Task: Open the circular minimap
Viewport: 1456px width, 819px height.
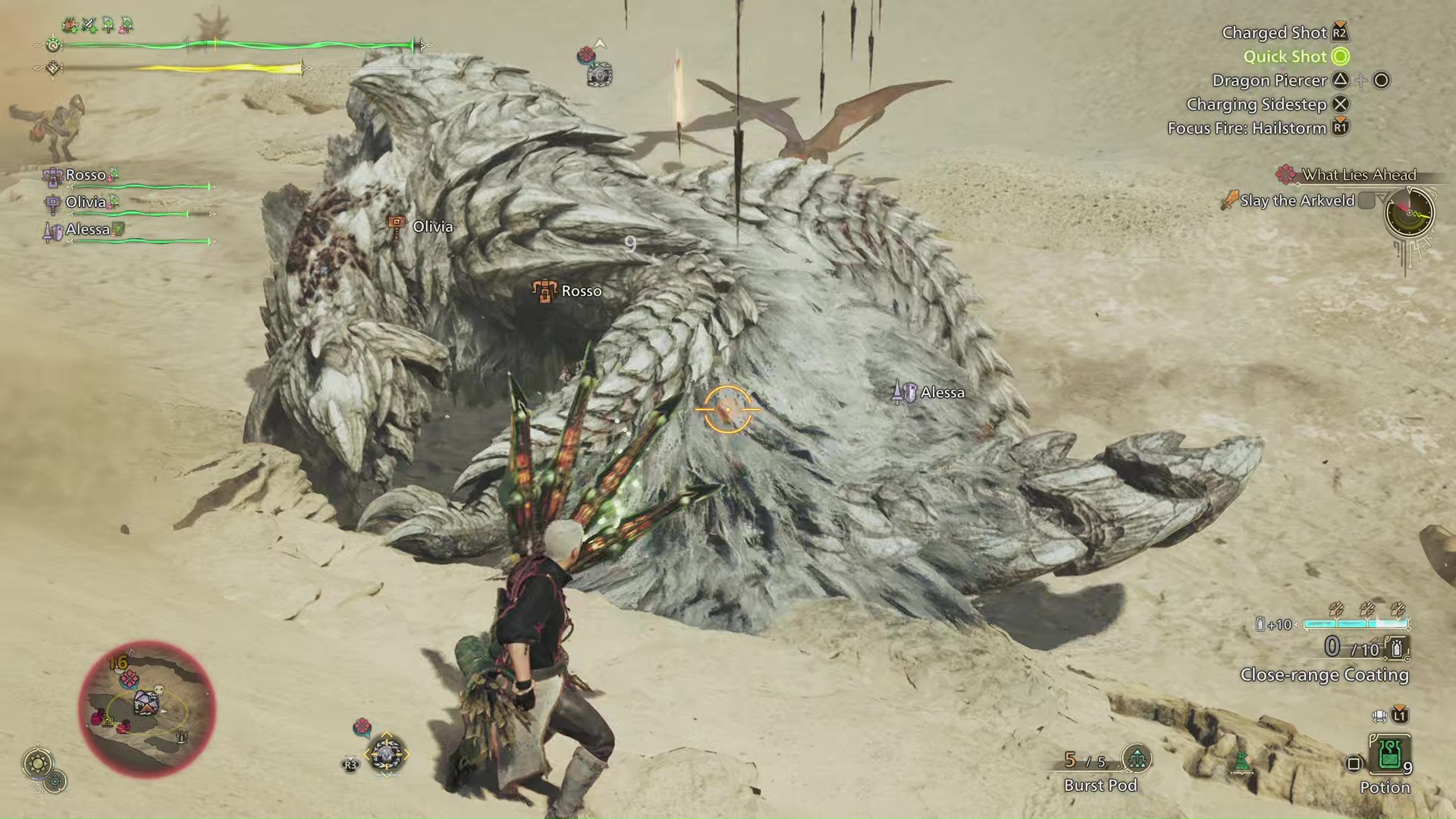Action: click(147, 708)
